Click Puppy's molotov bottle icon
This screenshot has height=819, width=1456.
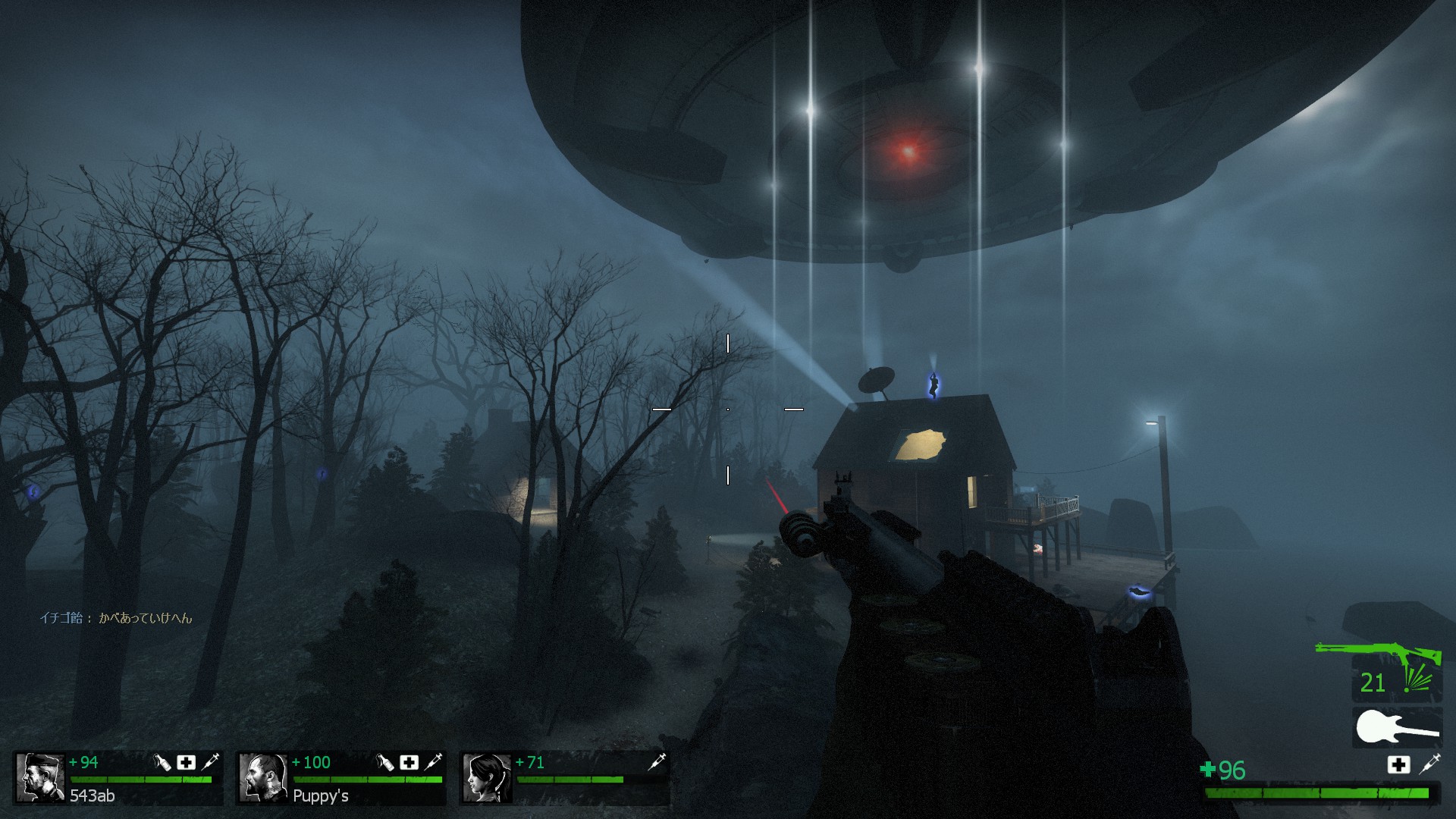[x=385, y=762]
